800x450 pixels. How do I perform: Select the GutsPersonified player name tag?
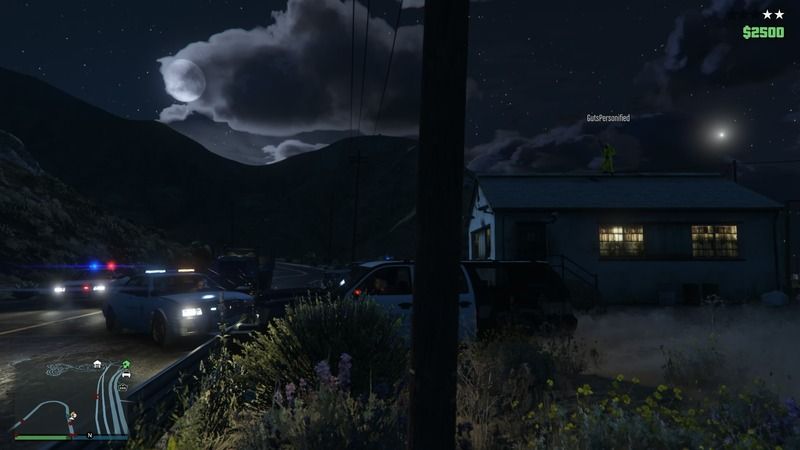[x=608, y=118]
